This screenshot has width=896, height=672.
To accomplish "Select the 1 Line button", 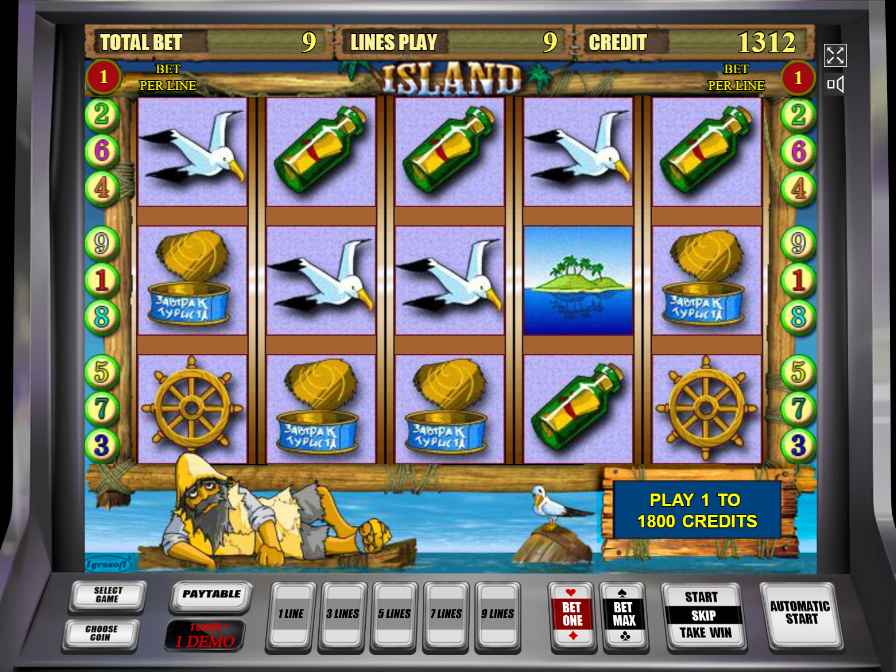I will 291,616.
